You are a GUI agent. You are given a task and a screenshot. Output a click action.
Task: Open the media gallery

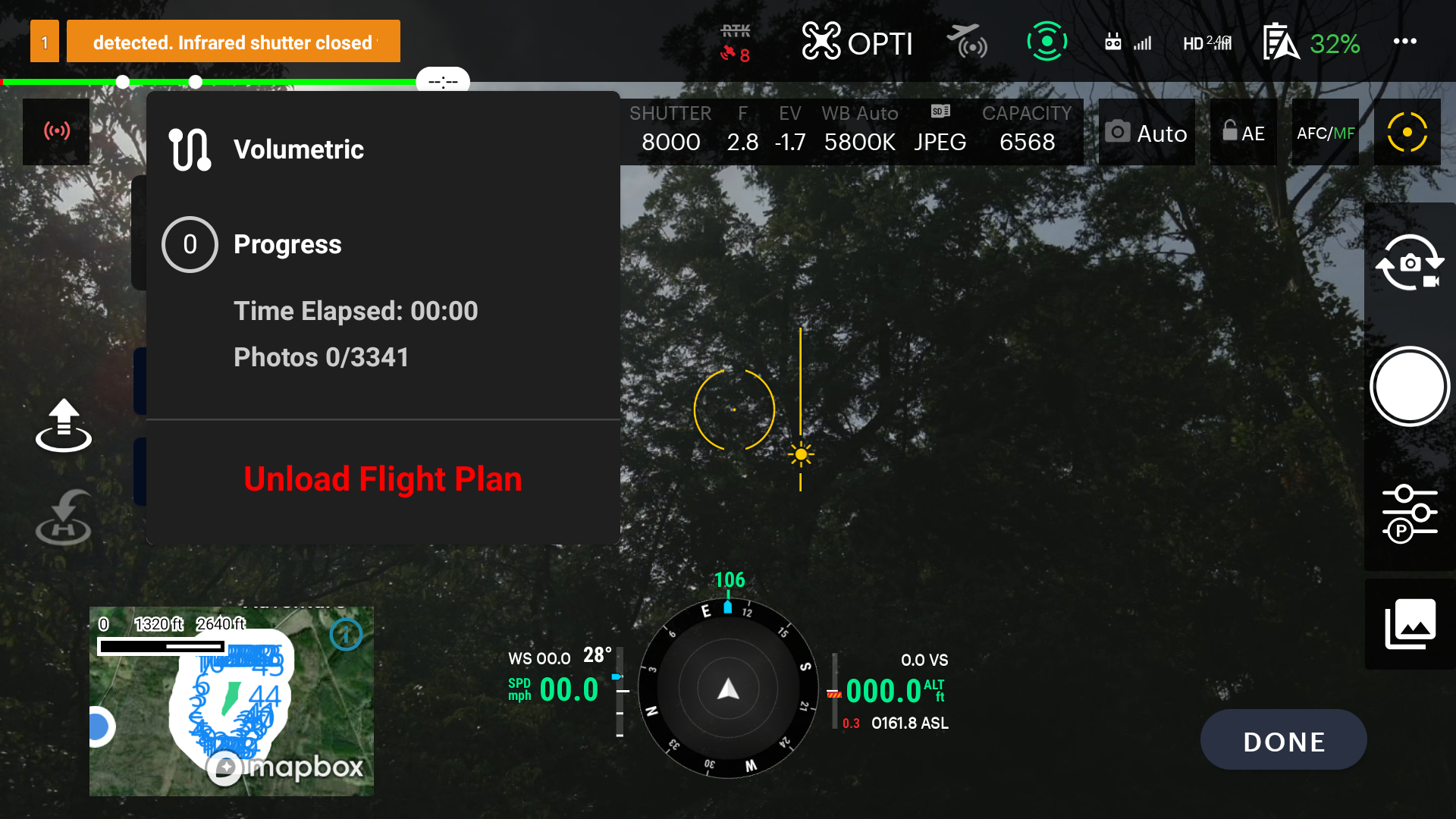click(x=1409, y=623)
